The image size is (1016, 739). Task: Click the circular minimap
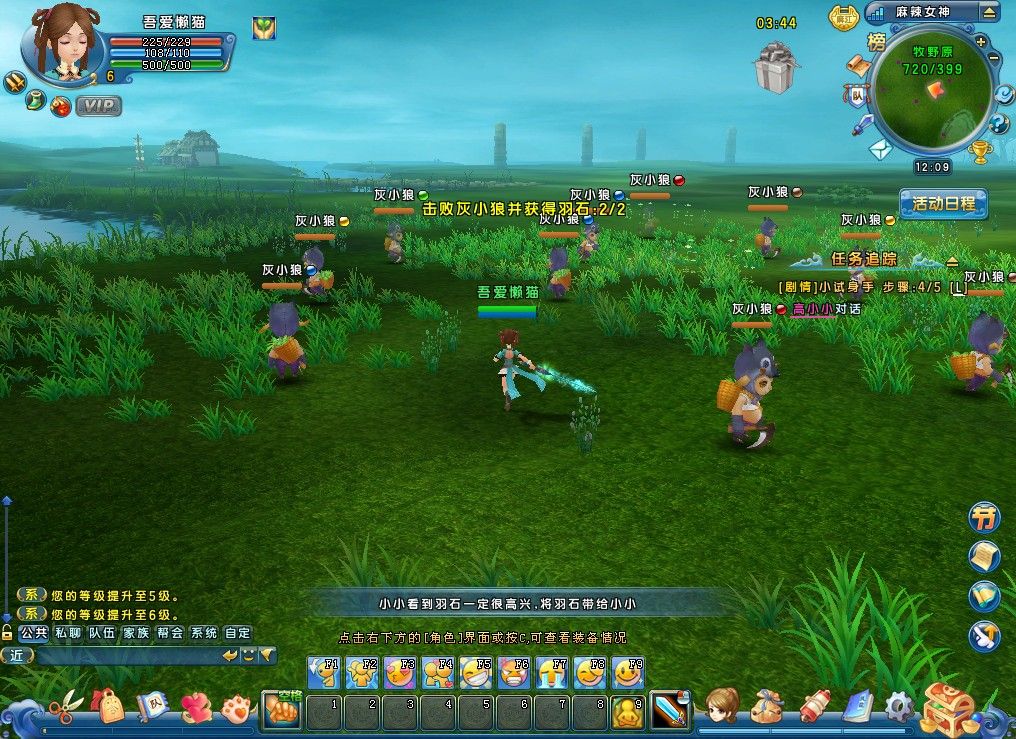click(x=930, y=95)
